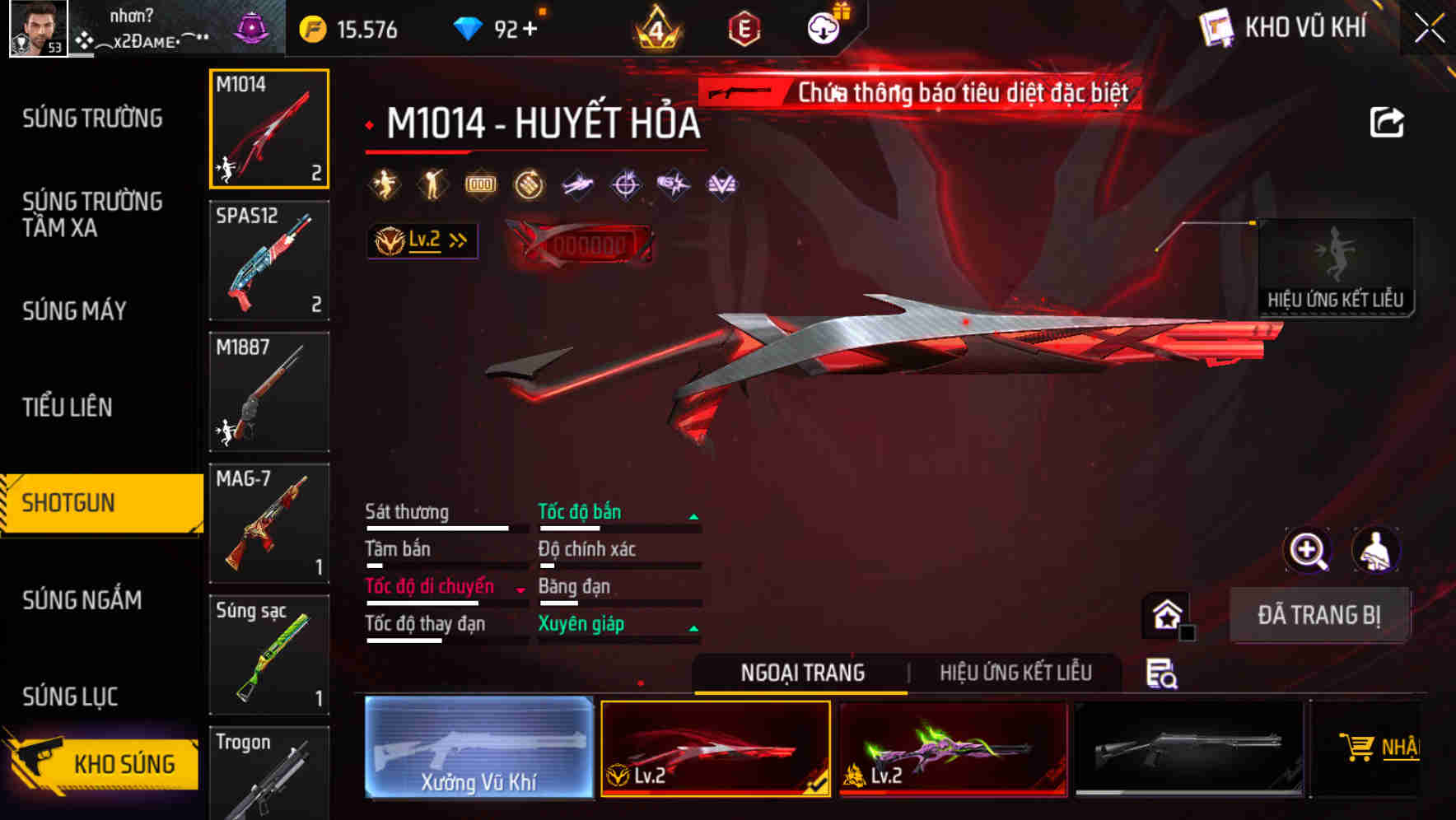Image resolution: width=1456 pixels, height=820 pixels.
Task: Click the ammo magazine skill icon
Action: (480, 184)
